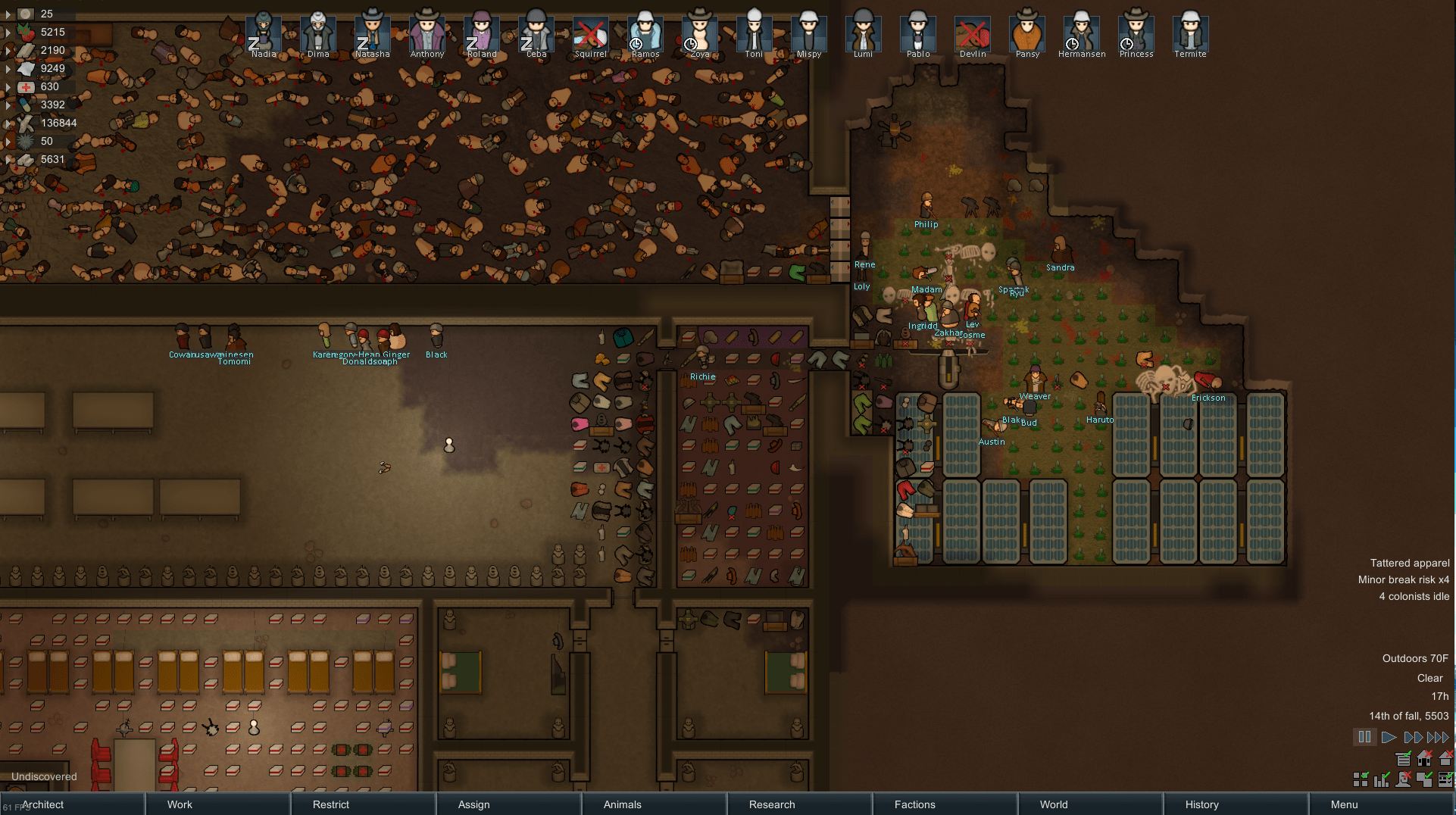Click the wood resource icon showing 136844
1456x815 pixels.
pyautogui.click(x=25, y=123)
